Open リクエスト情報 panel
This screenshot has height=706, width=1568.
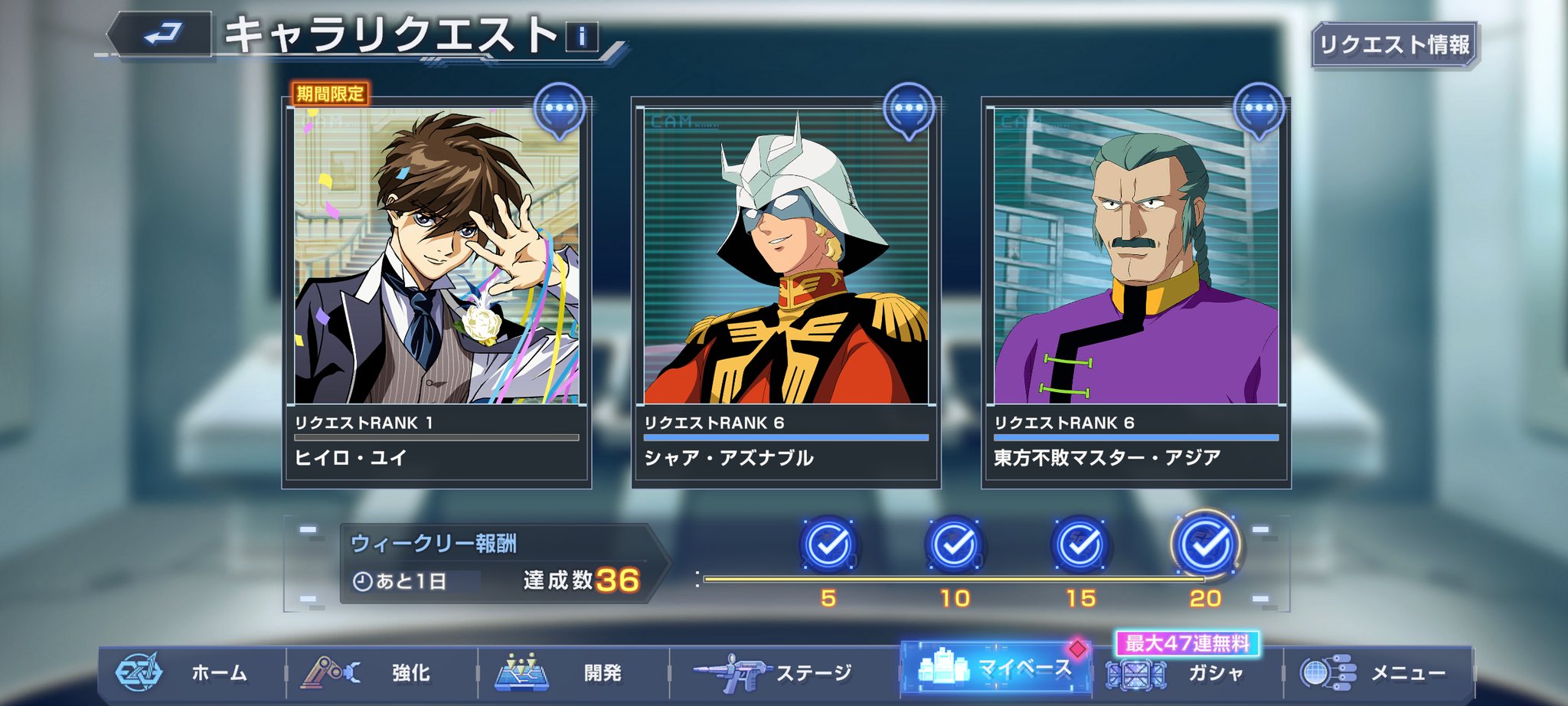pyautogui.click(x=1394, y=45)
